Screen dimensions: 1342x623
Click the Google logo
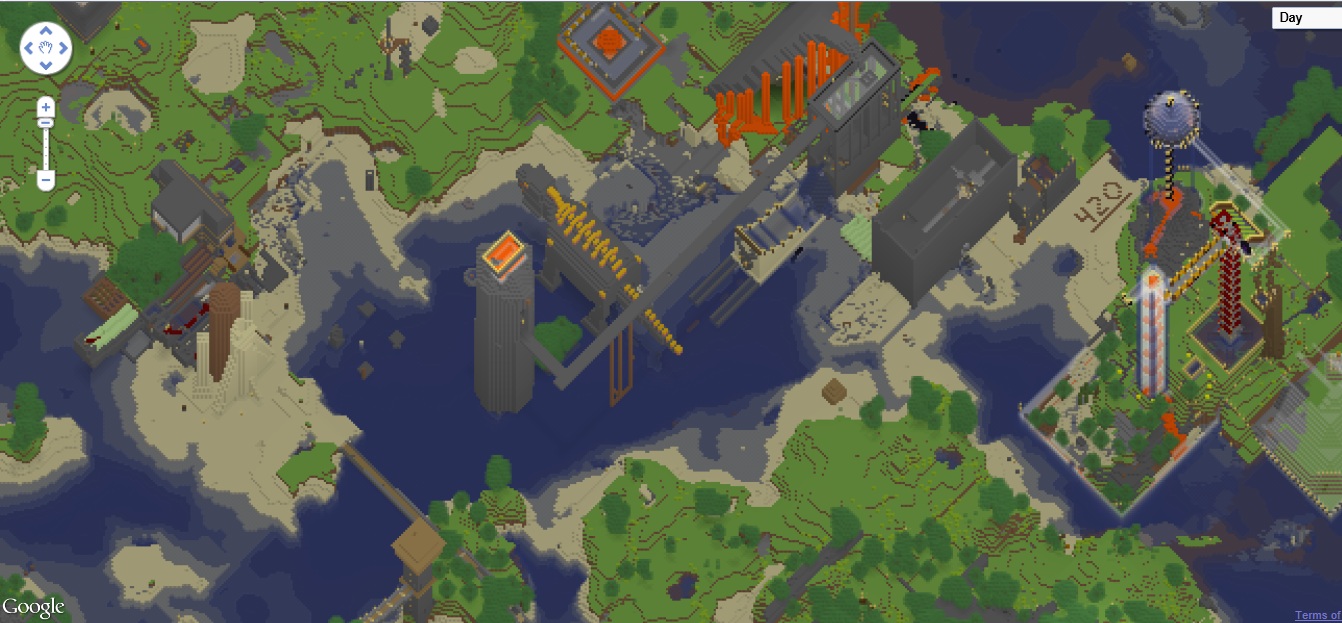(33, 607)
